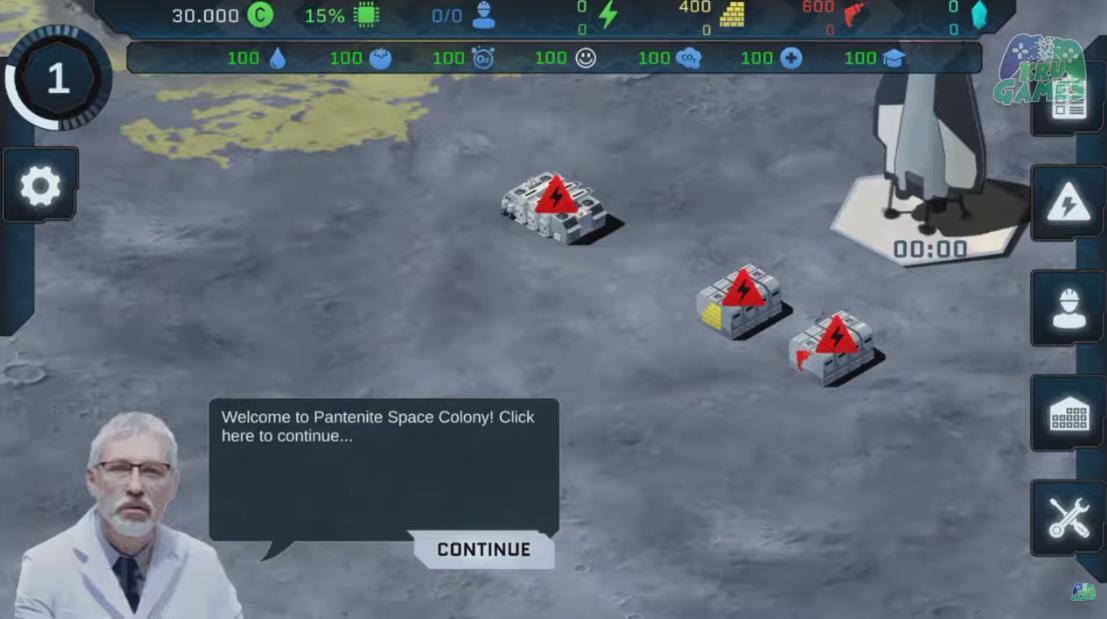Open the worker with hard hat menu

(x=1067, y=309)
